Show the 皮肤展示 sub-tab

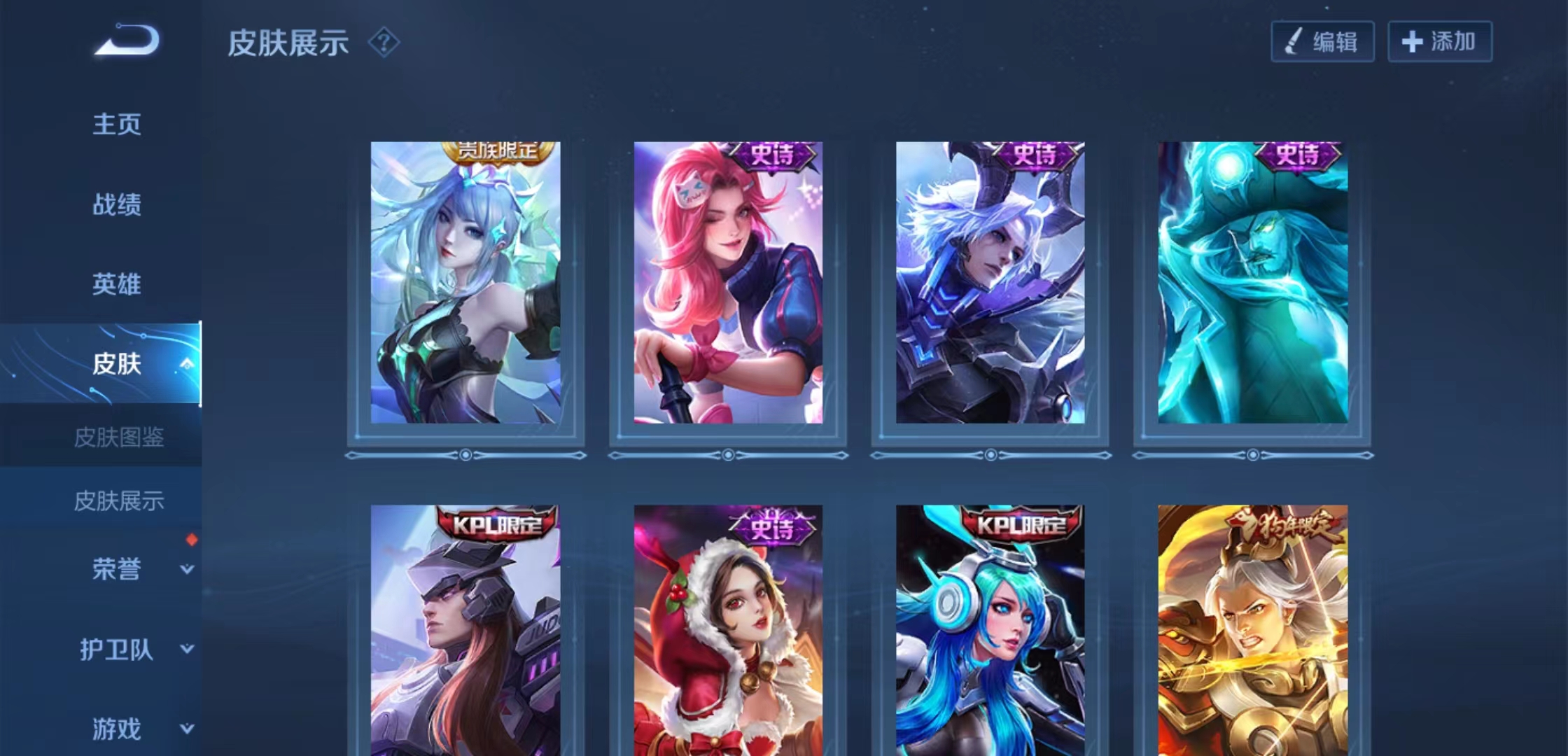pyautogui.click(x=119, y=500)
